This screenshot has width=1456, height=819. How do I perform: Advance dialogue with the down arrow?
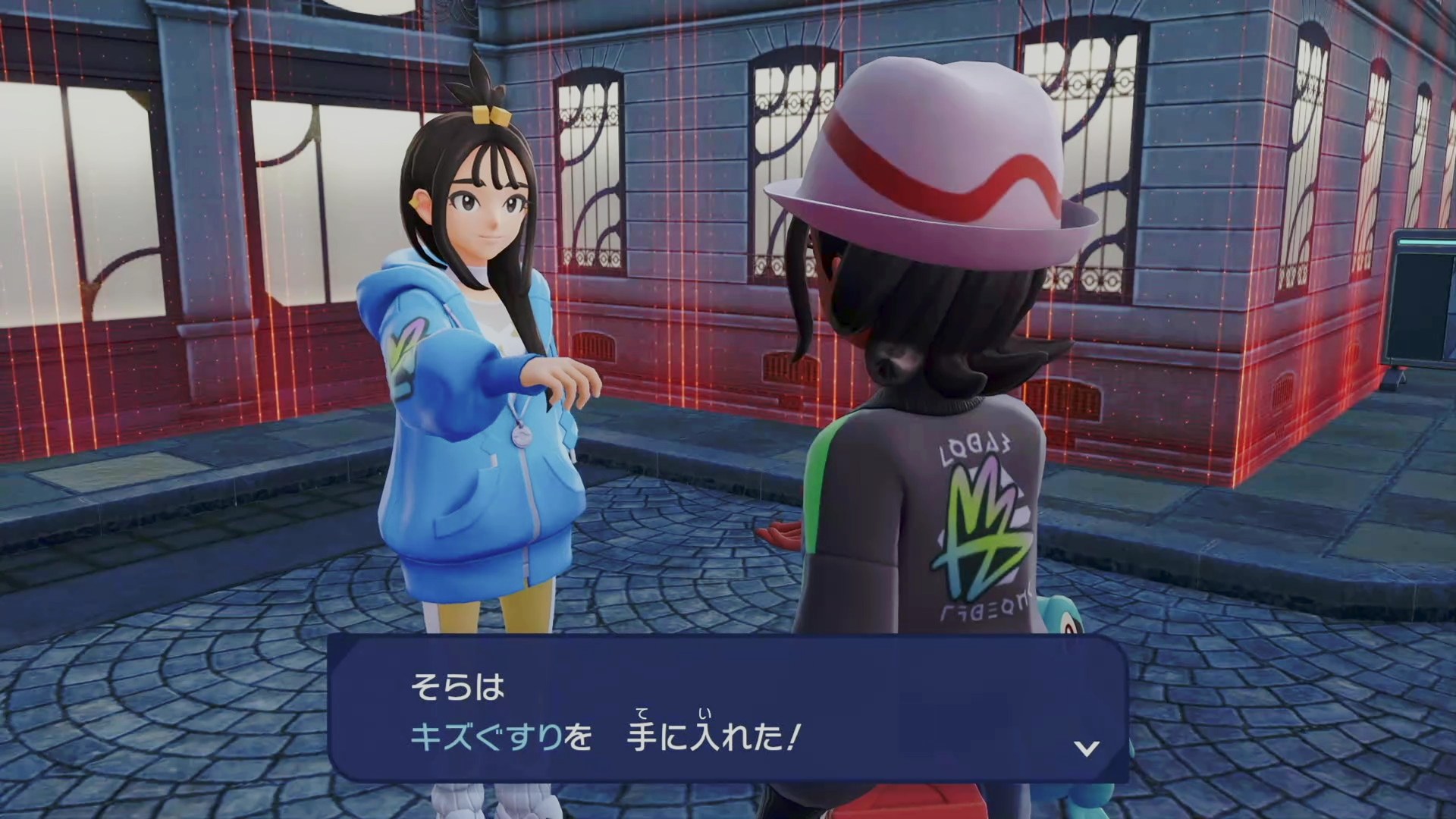[x=1087, y=748]
